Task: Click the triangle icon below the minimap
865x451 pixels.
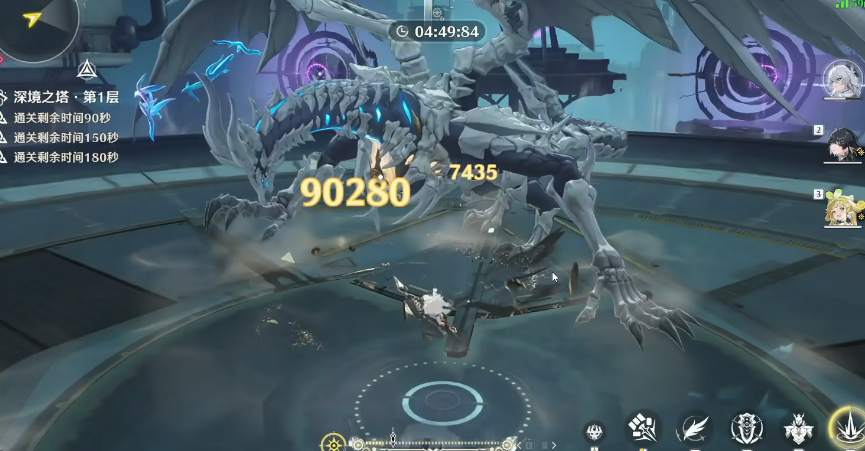Action: pyautogui.click(x=87, y=70)
